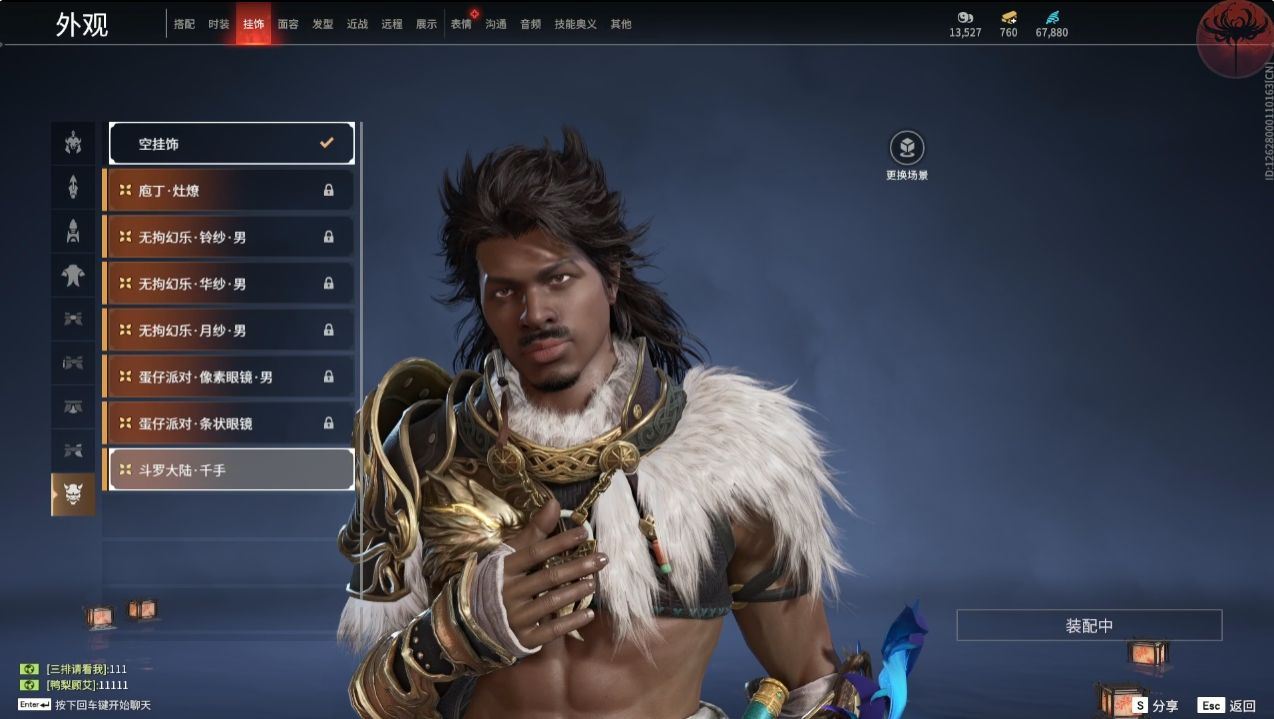Viewport: 1274px width, 719px height.
Task: Select 蛋仔派对·像素眼镜·男 from the list
Action: pyautogui.click(x=229, y=377)
